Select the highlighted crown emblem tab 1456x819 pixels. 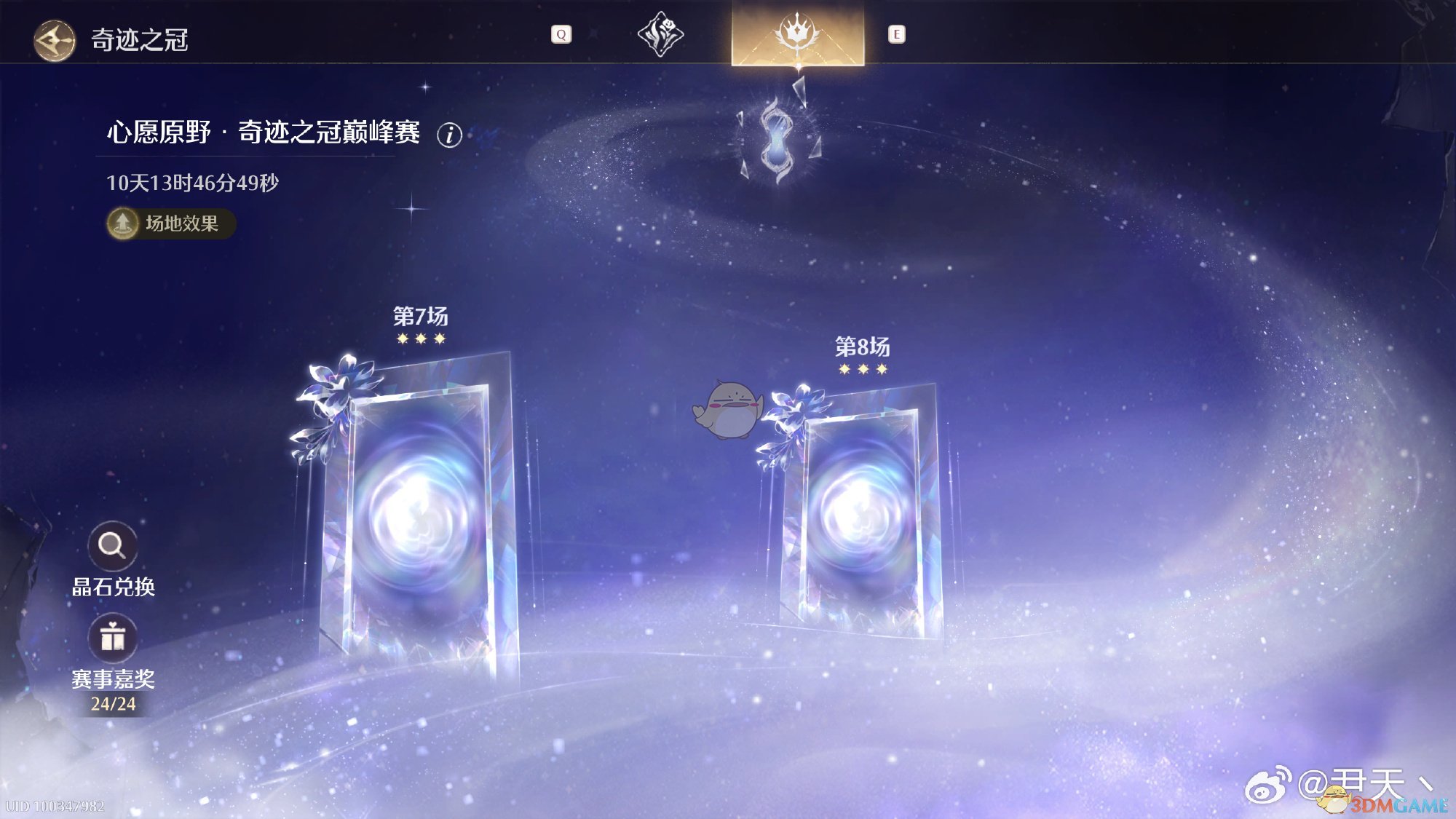point(797,33)
